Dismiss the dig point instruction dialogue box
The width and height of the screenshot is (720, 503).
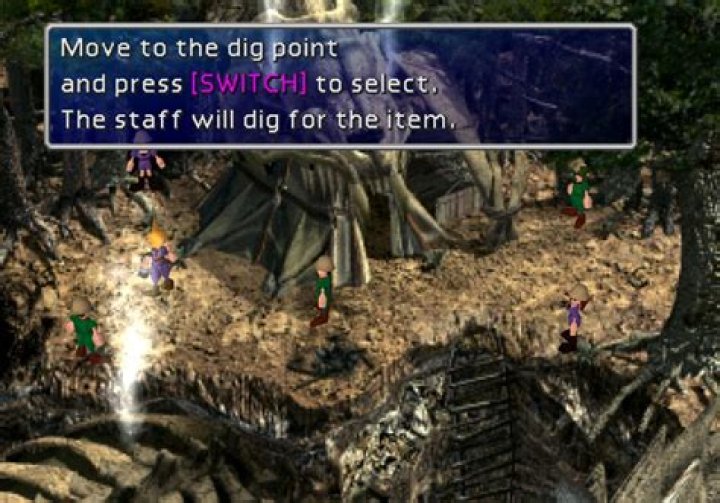[x=340, y=86]
